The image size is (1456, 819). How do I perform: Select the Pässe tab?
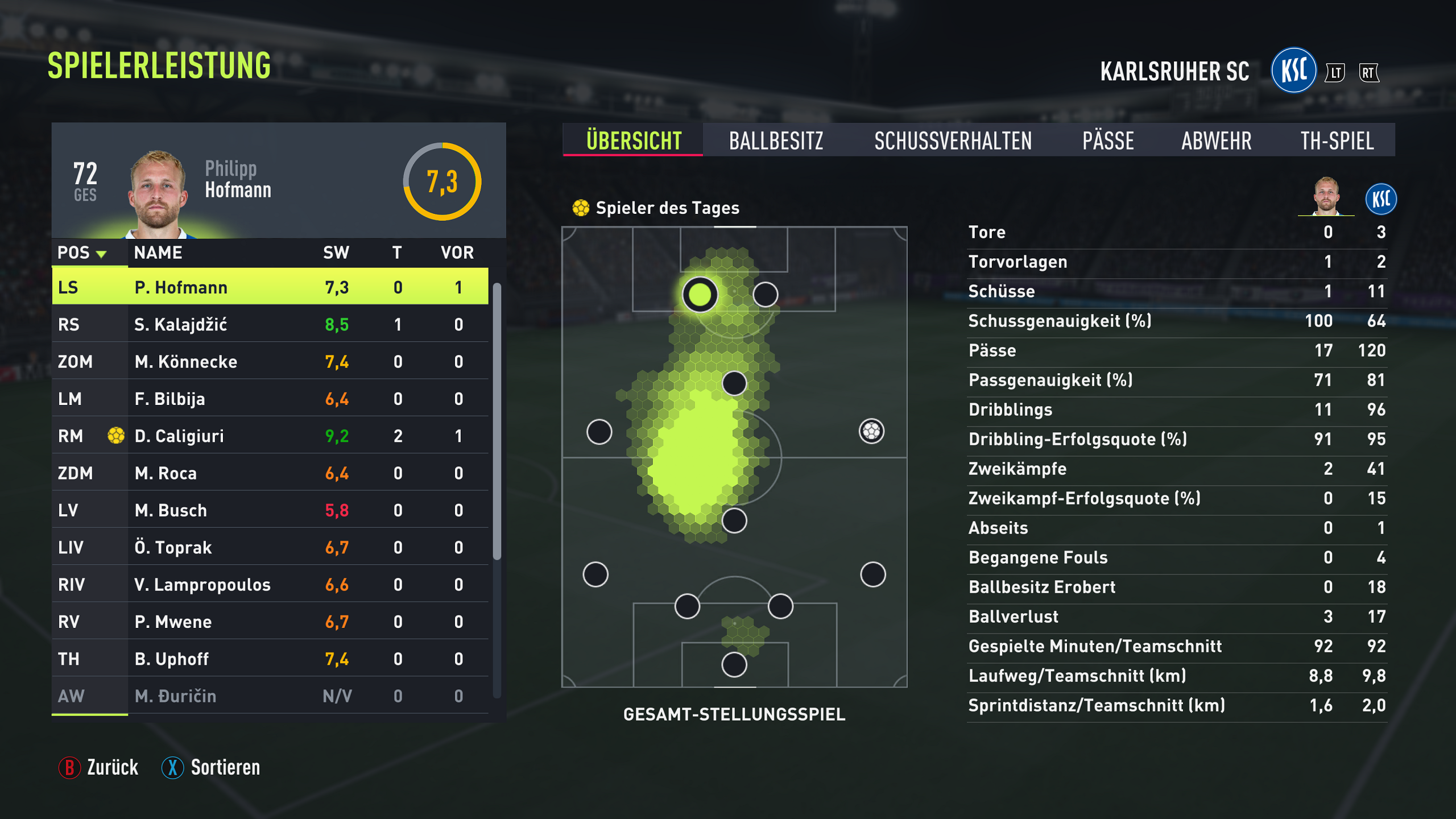click(1108, 140)
